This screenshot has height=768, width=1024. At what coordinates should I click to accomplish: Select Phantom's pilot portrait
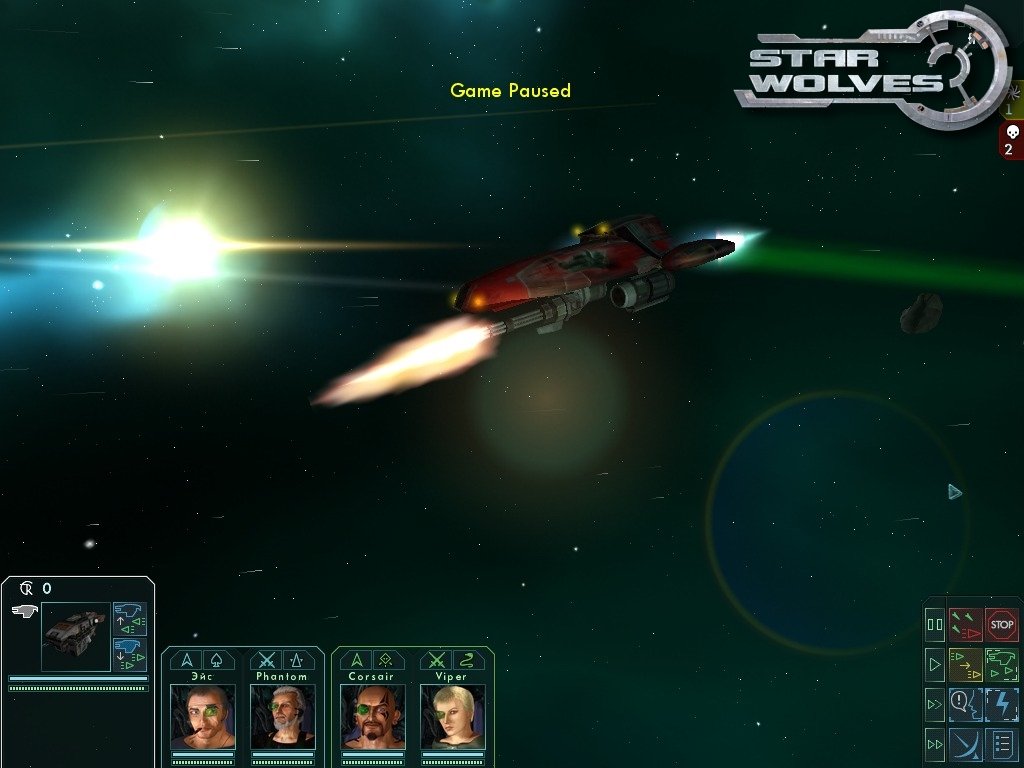(282, 716)
